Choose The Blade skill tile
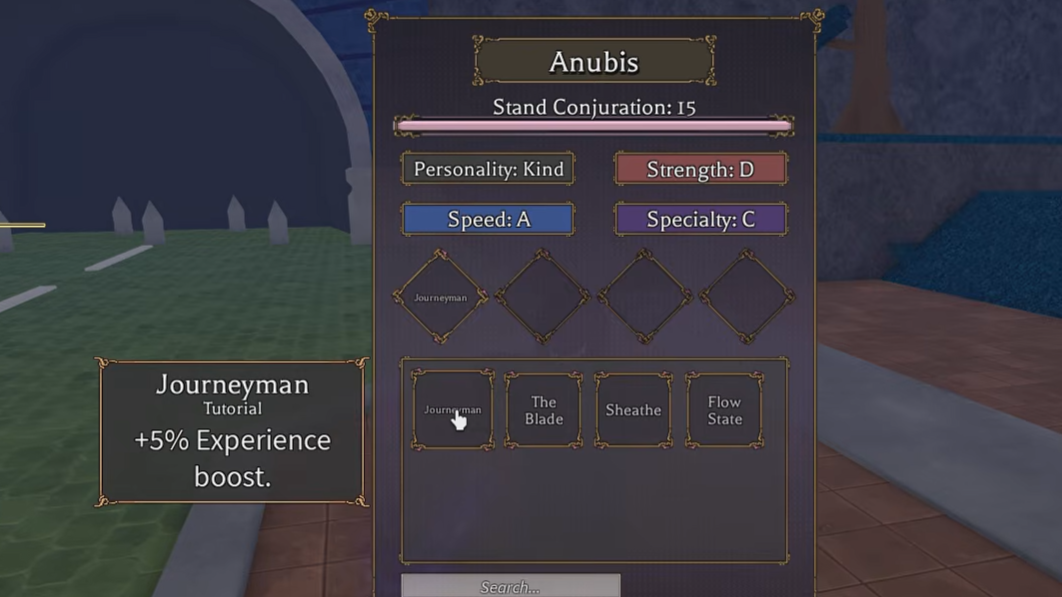Viewport: 1062px width, 597px height. coord(543,410)
